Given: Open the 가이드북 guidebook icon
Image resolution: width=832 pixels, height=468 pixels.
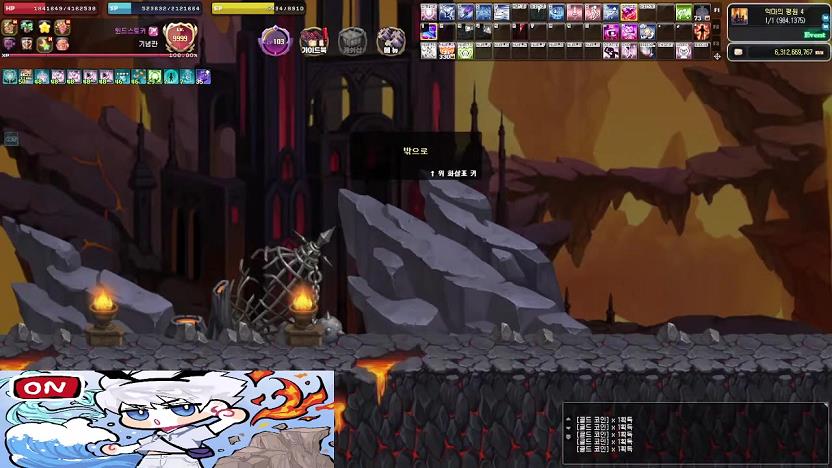Looking at the screenshot, I should click(314, 41).
